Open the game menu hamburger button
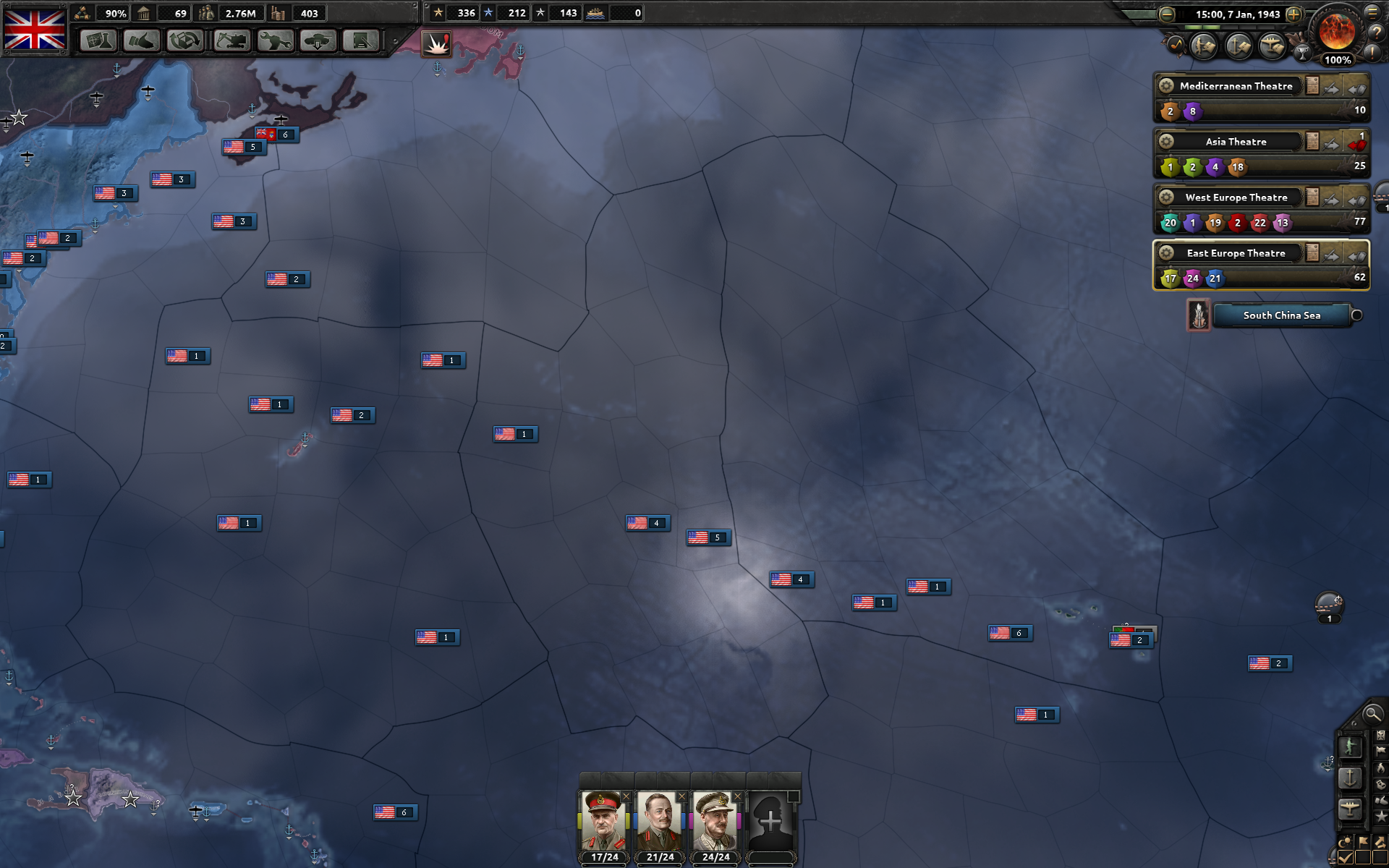This screenshot has width=1389, height=868. coord(1373,12)
